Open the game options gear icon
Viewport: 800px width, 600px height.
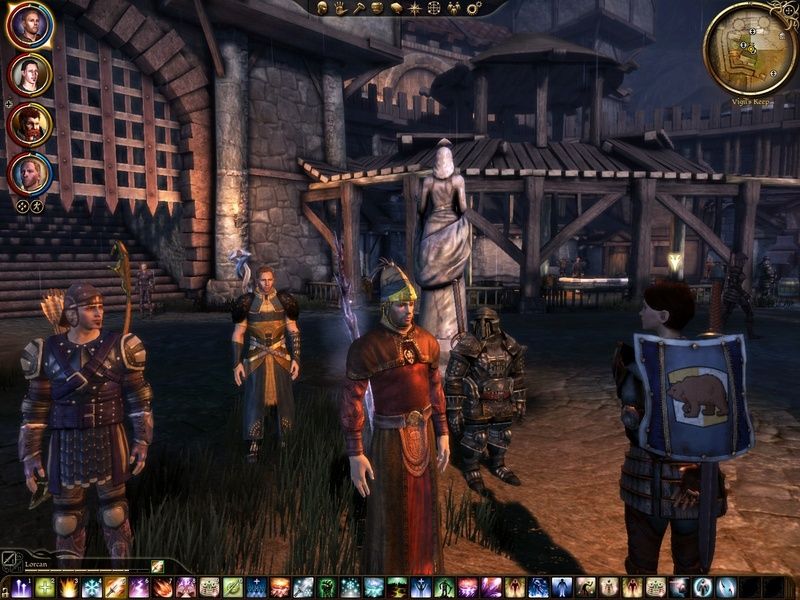(x=474, y=8)
